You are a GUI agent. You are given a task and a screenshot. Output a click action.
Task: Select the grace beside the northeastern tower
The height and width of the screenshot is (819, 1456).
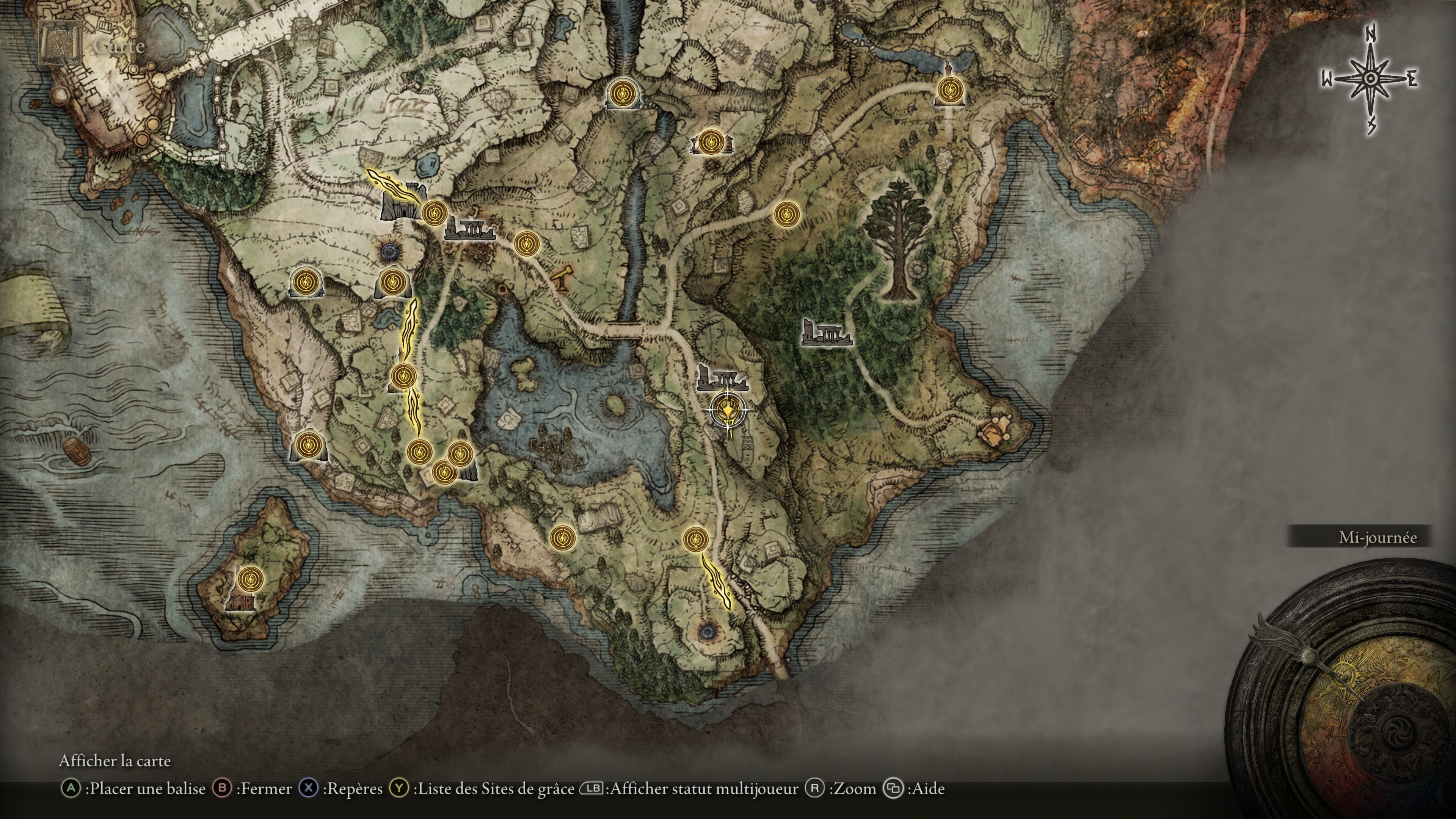click(949, 90)
